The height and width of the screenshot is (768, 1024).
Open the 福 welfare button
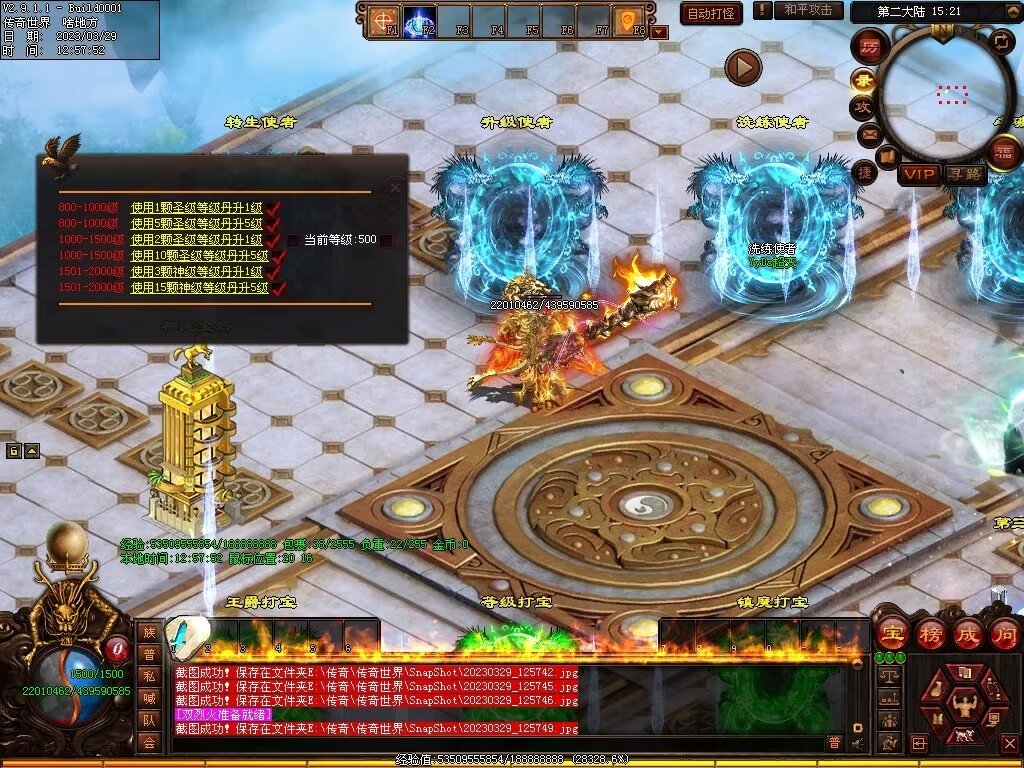tap(1003, 151)
